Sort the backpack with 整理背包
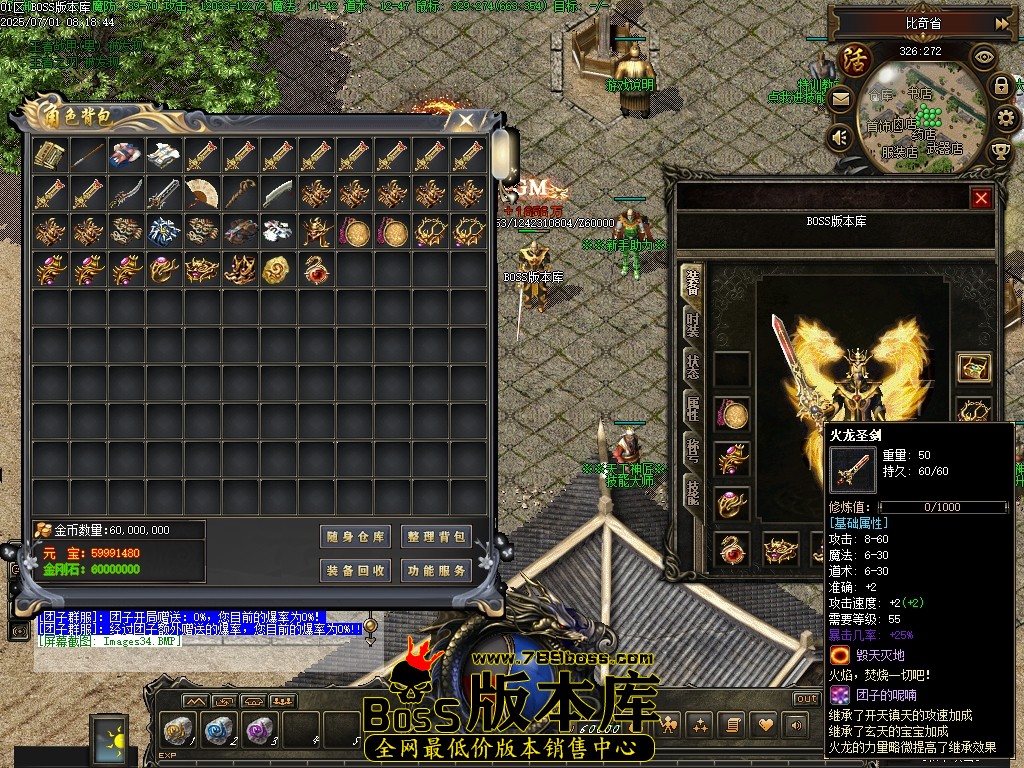The height and width of the screenshot is (768, 1024). (436, 537)
